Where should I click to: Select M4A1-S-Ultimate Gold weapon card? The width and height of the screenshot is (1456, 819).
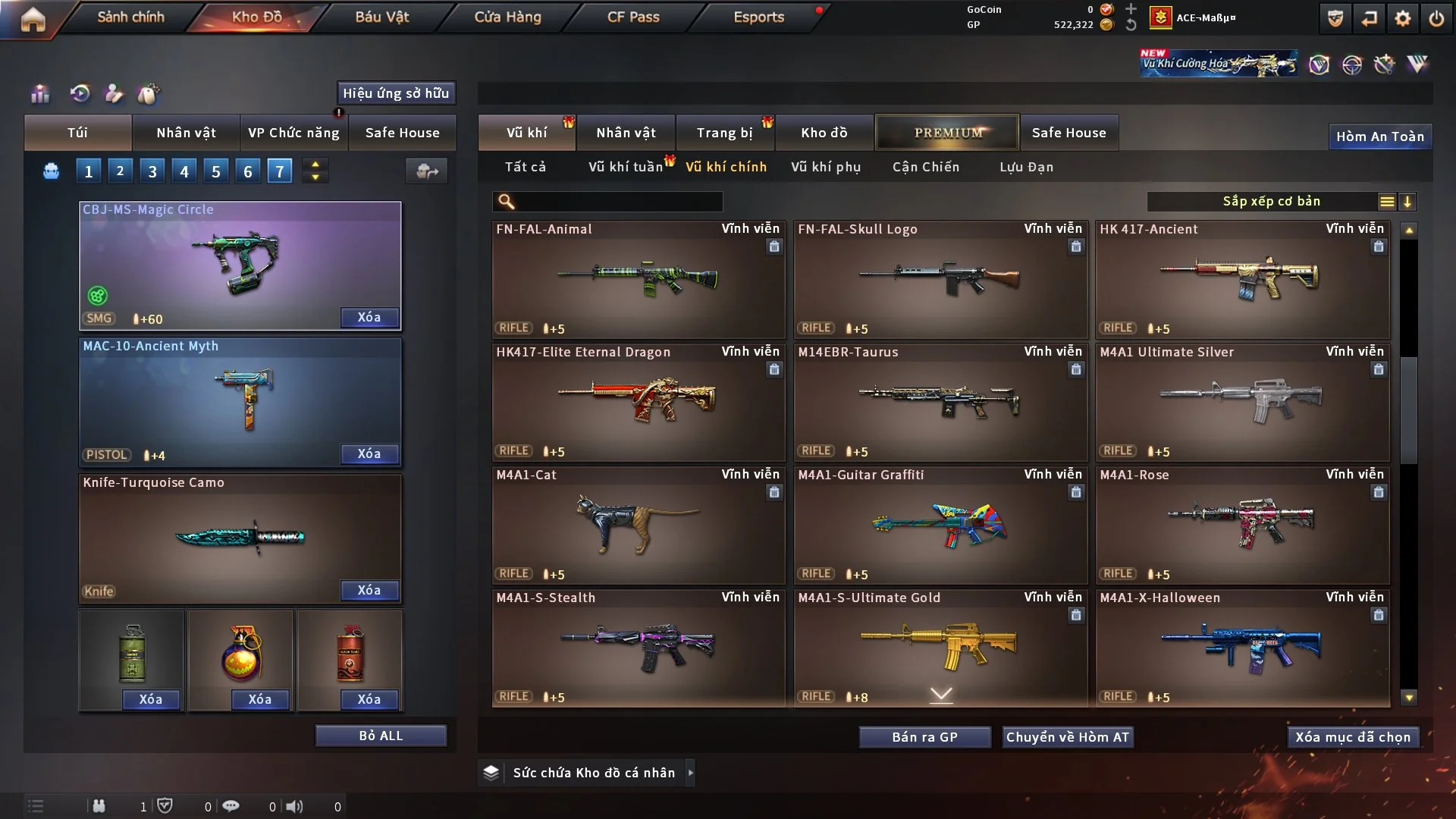940,648
